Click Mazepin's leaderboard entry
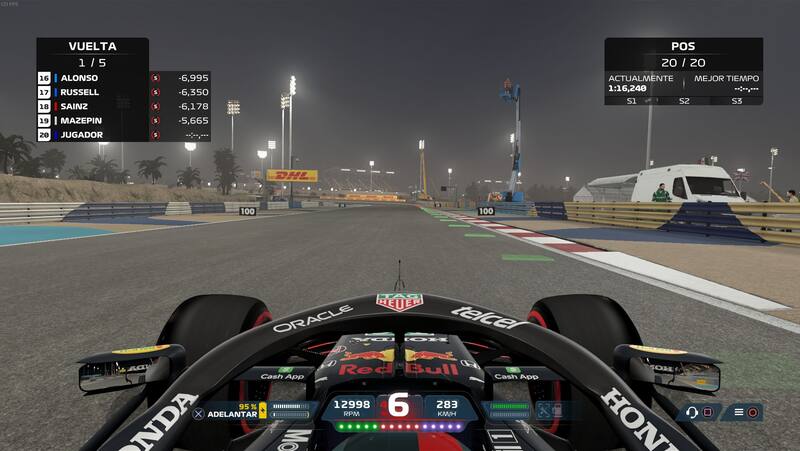Screen dimensions: 800x451 92,119
